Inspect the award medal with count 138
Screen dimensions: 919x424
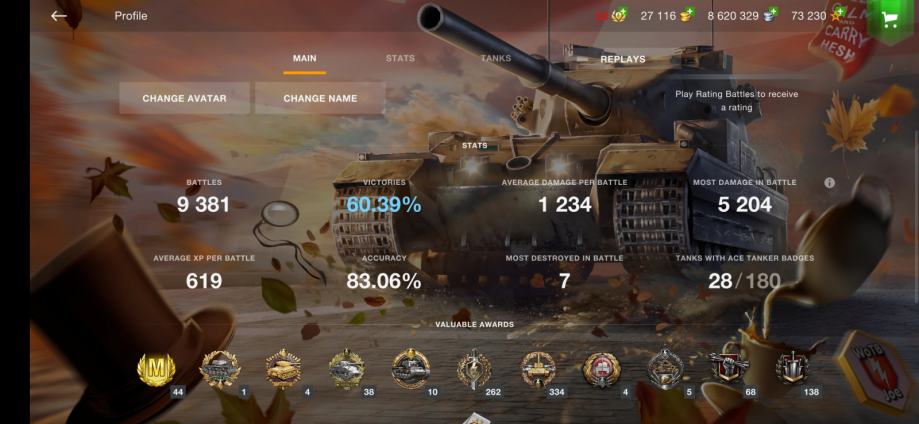[793, 369]
